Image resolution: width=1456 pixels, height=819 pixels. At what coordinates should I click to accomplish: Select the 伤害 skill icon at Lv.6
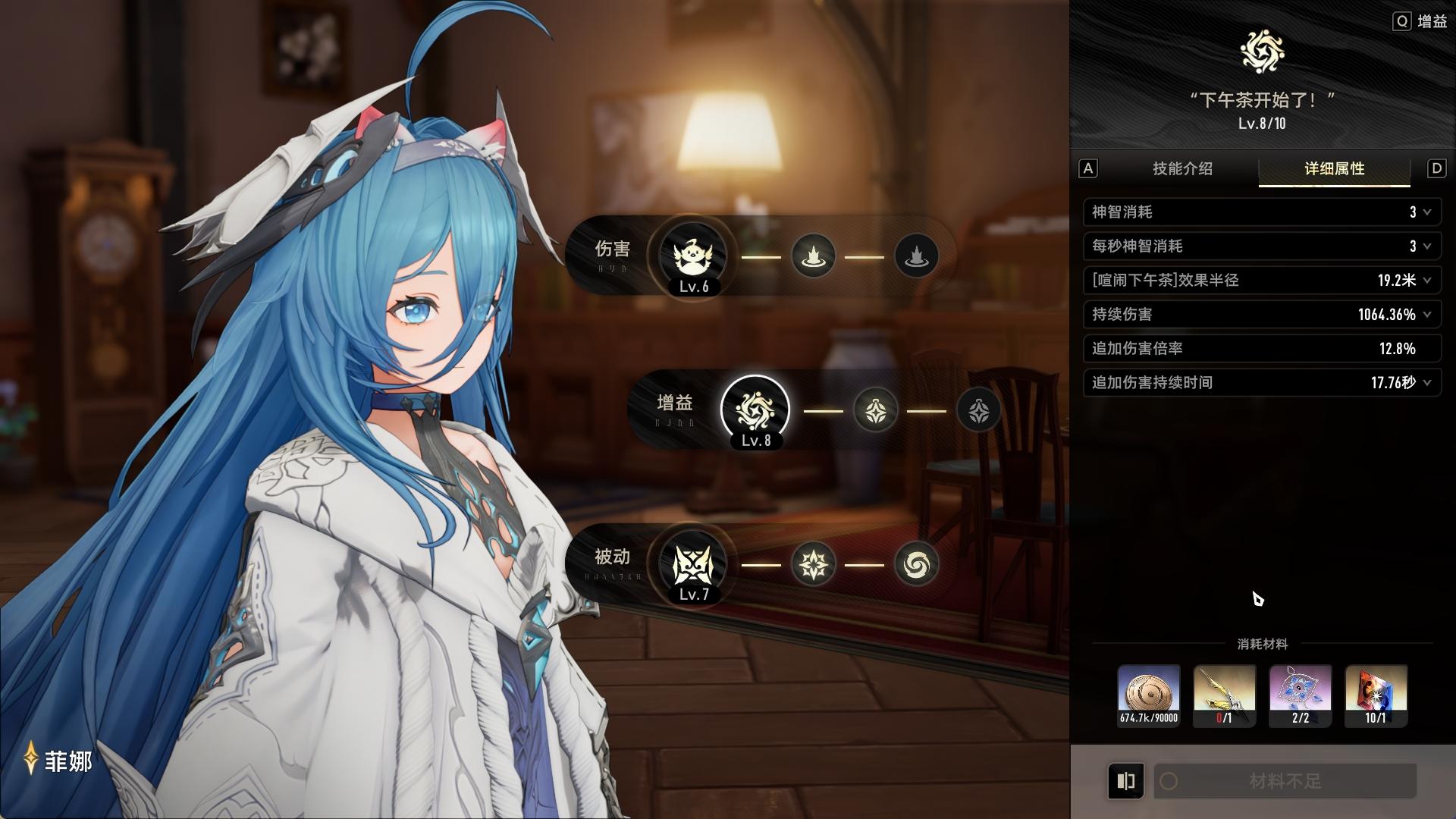pyautogui.click(x=692, y=256)
